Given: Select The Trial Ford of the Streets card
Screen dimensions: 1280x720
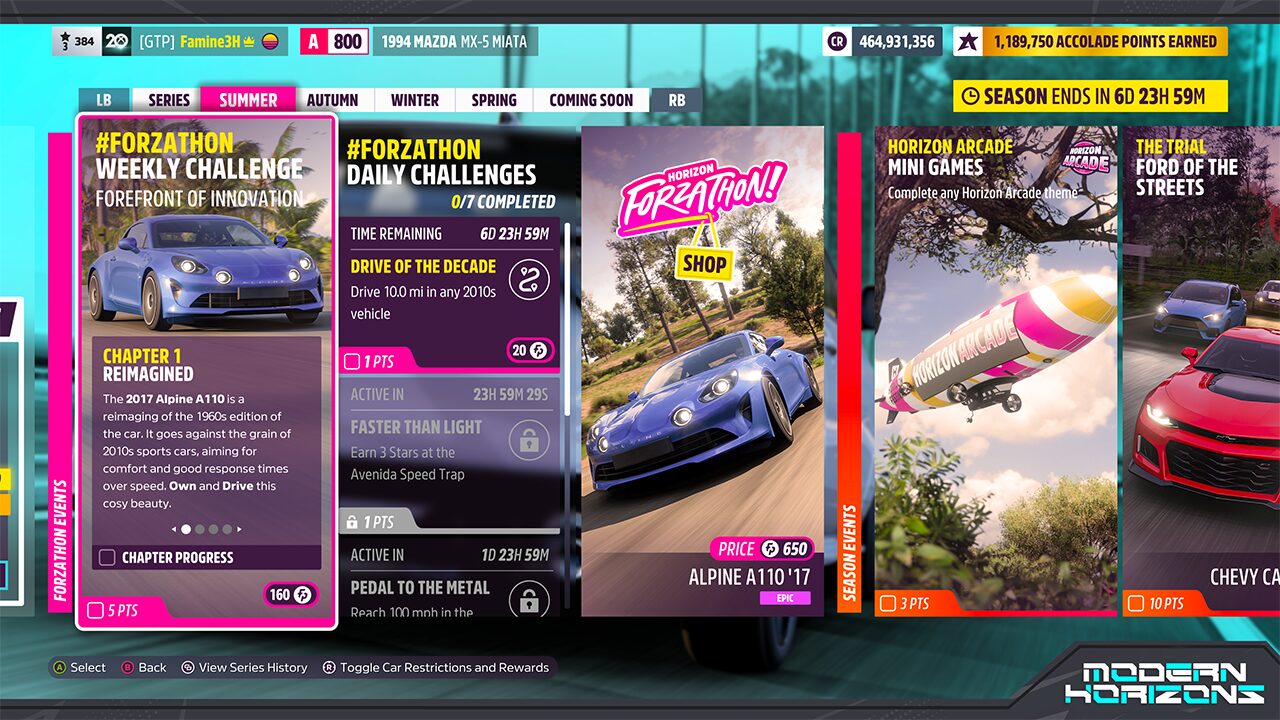Looking at the screenshot, I should click(1200, 370).
